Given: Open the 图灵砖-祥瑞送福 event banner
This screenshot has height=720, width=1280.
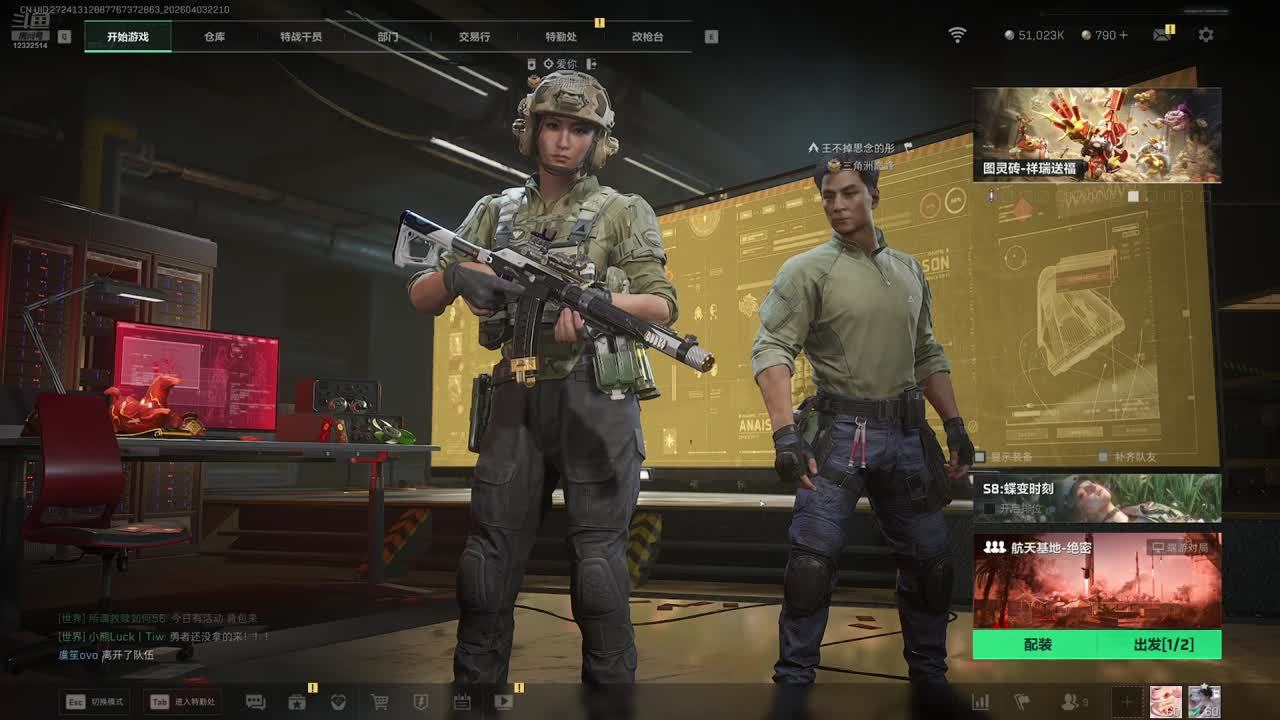Looking at the screenshot, I should [1097, 135].
